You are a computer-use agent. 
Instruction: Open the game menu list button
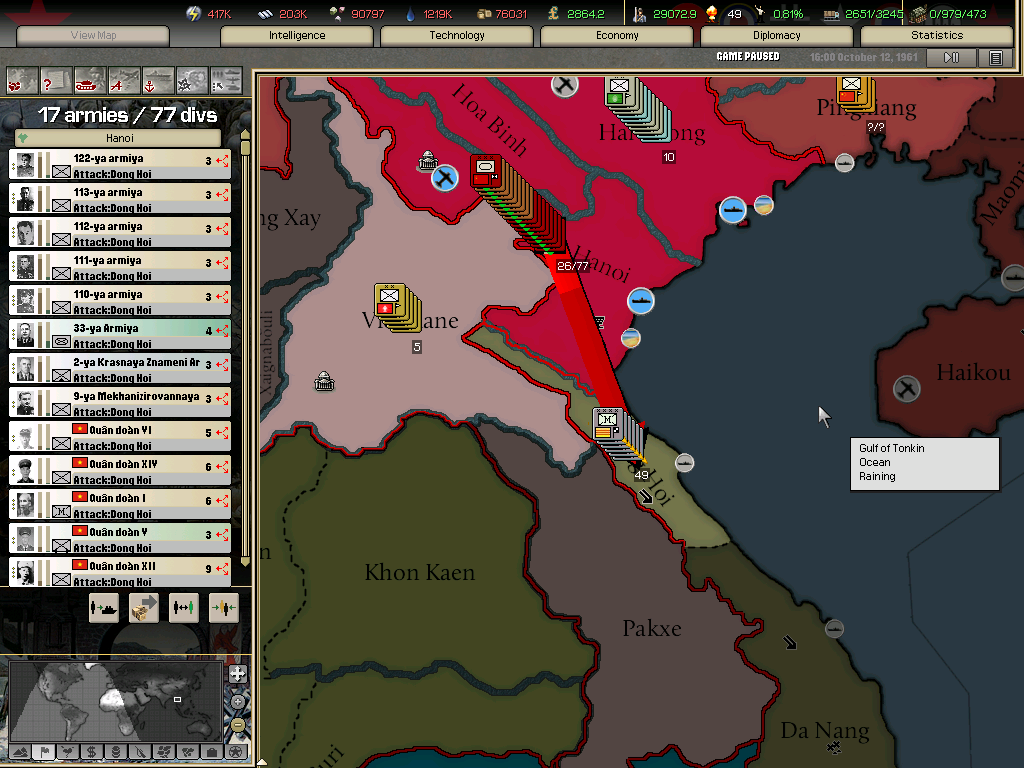[995, 58]
